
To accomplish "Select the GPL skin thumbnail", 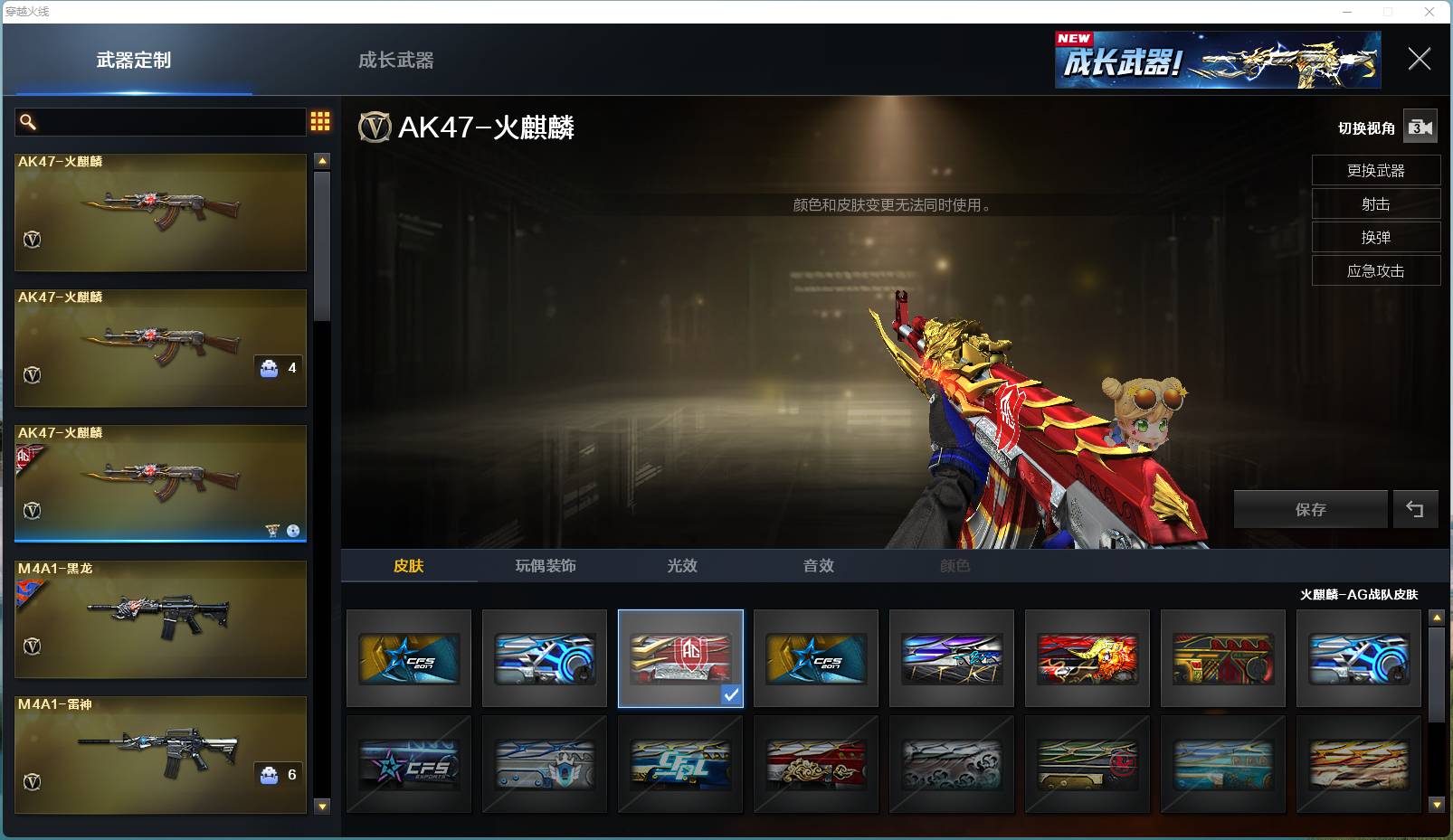I will click(680, 764).
